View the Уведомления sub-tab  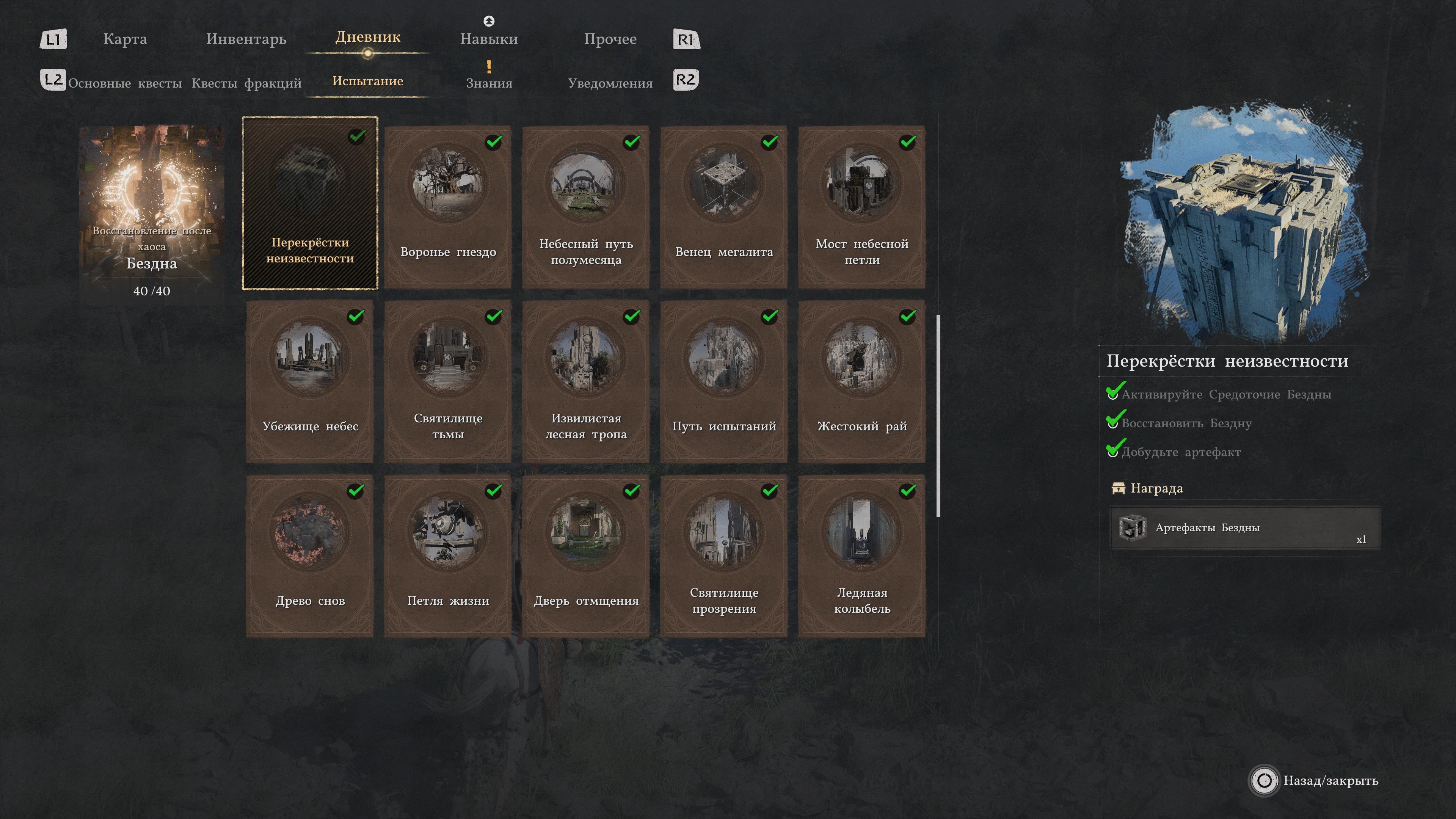(x=610, y=83)
